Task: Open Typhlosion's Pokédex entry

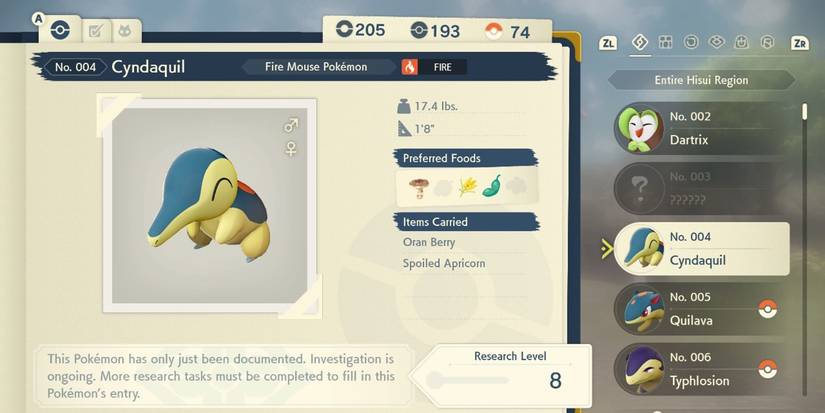Action: pos(700,369)
